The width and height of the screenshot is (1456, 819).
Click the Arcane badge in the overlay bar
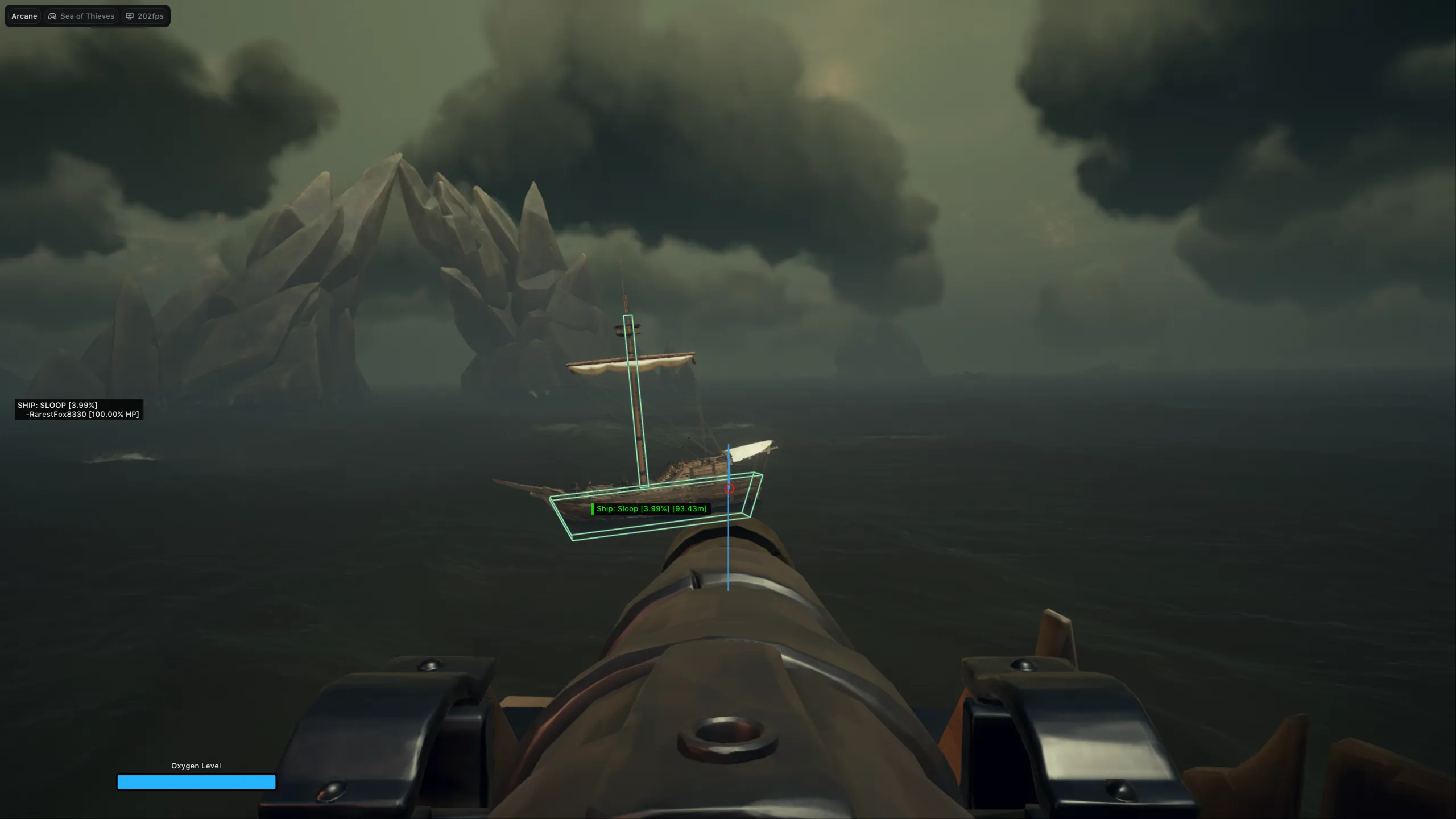24,16
